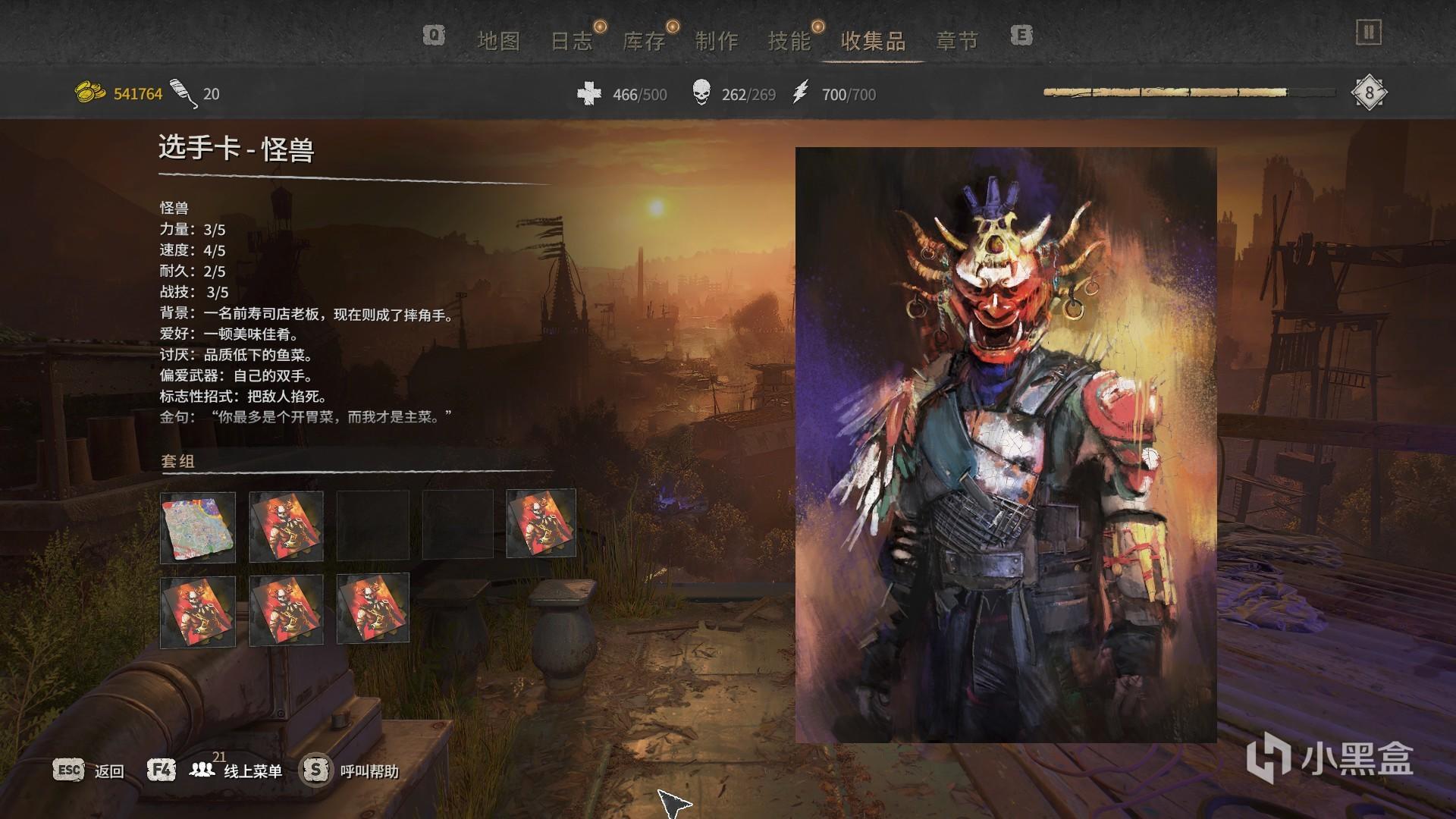View the large monster fighter card artwork

(1006, 444)
